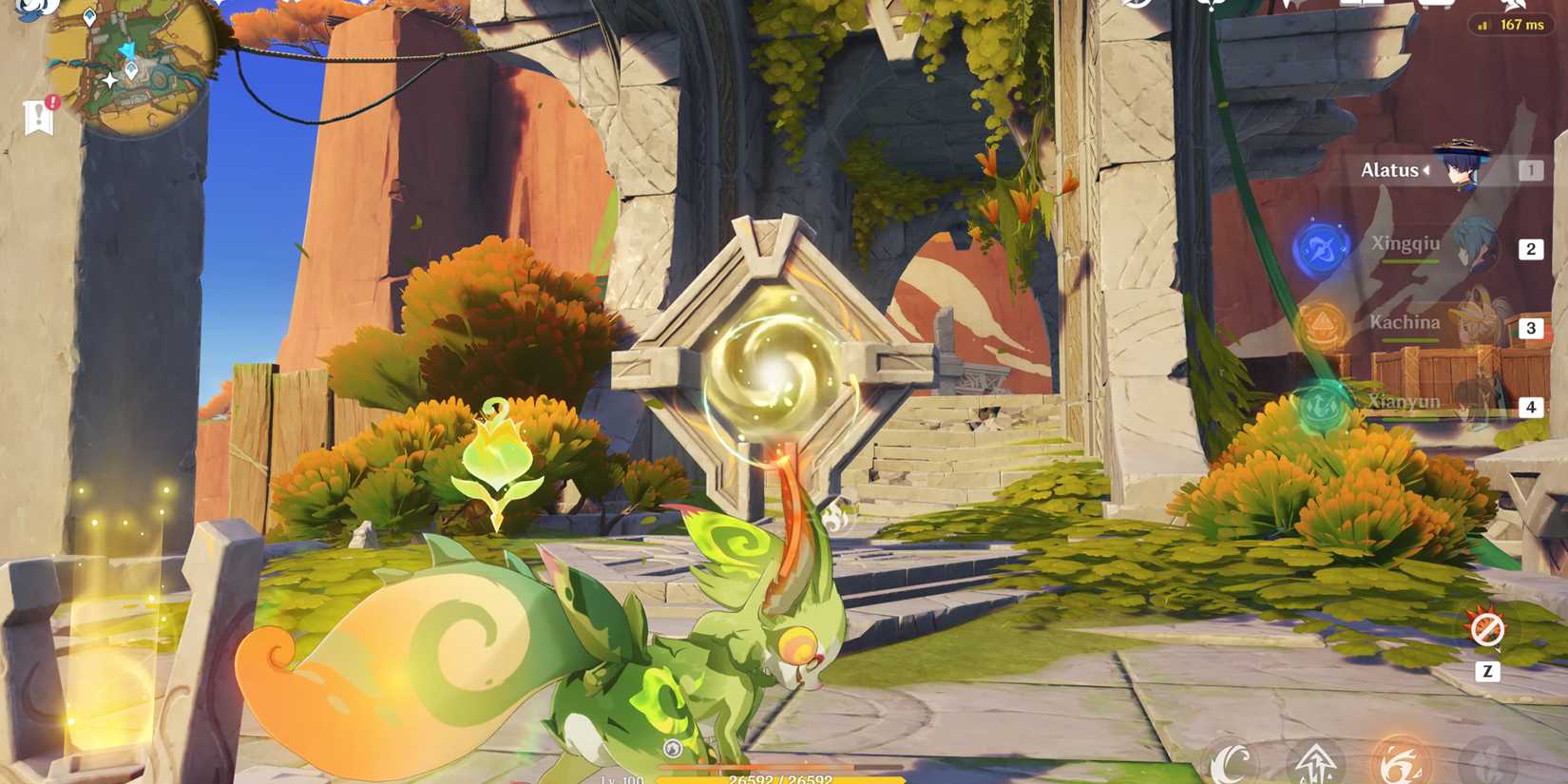Activate Xiao's Anemo elemental skill icon
Image resolution: width=1568 pixels, height=784 pixels.
click(1490, 762)
